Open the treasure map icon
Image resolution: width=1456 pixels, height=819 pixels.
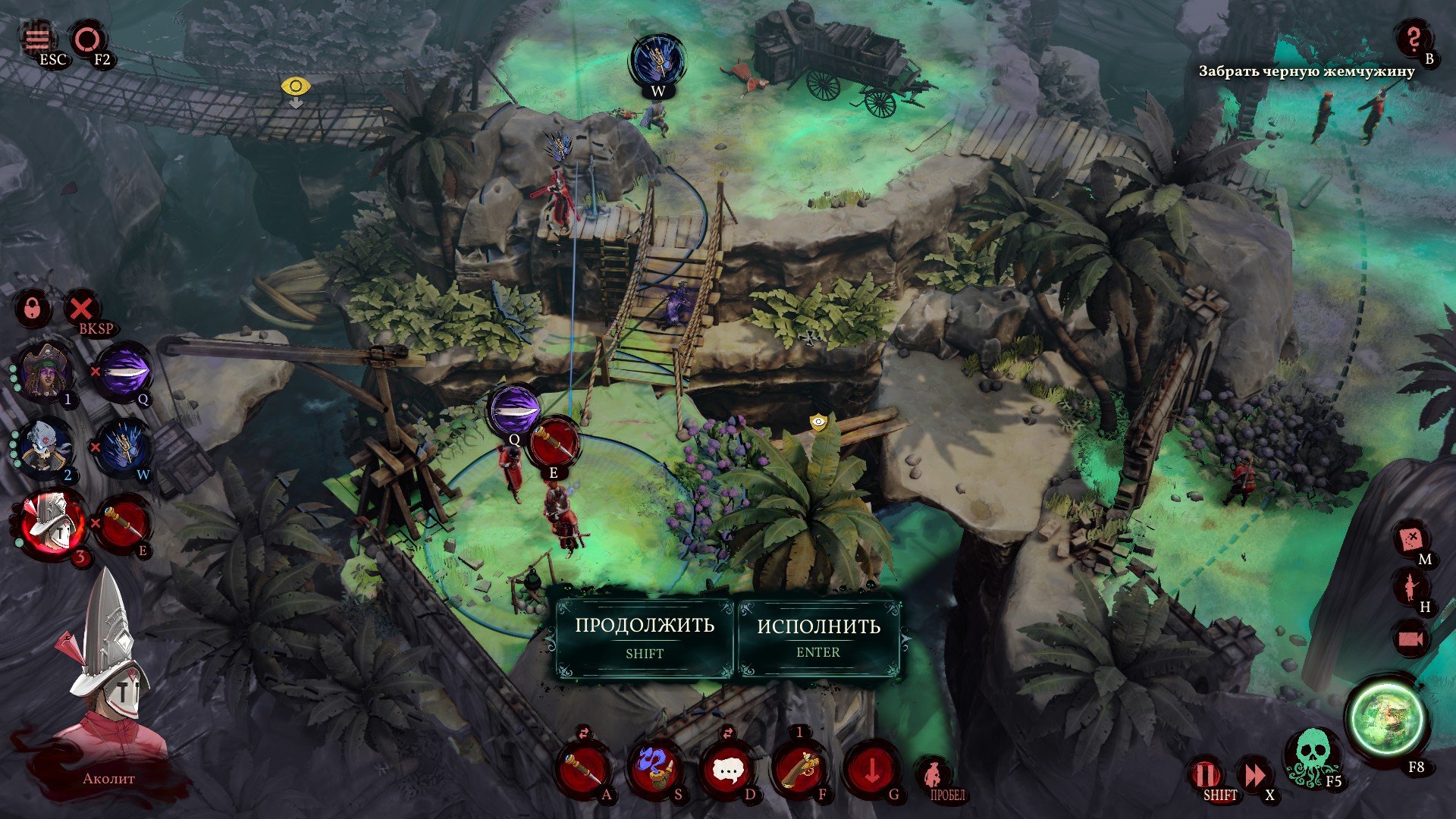click(x=1411, y=539)
